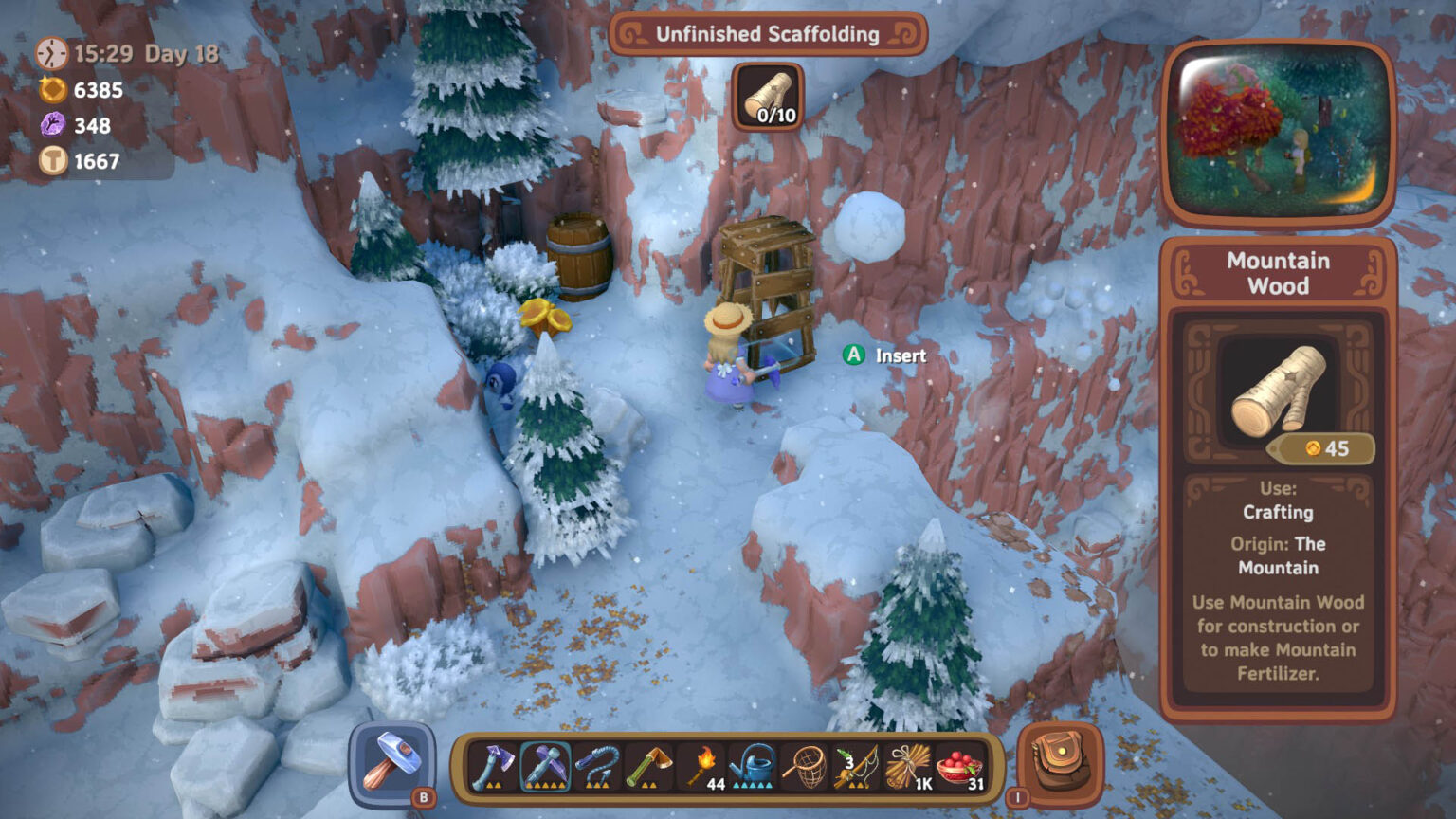Select the pickaxe hotbar slot
Image resolution: width=1456 pixels, height=819 pixels.
tap(545, 766)
